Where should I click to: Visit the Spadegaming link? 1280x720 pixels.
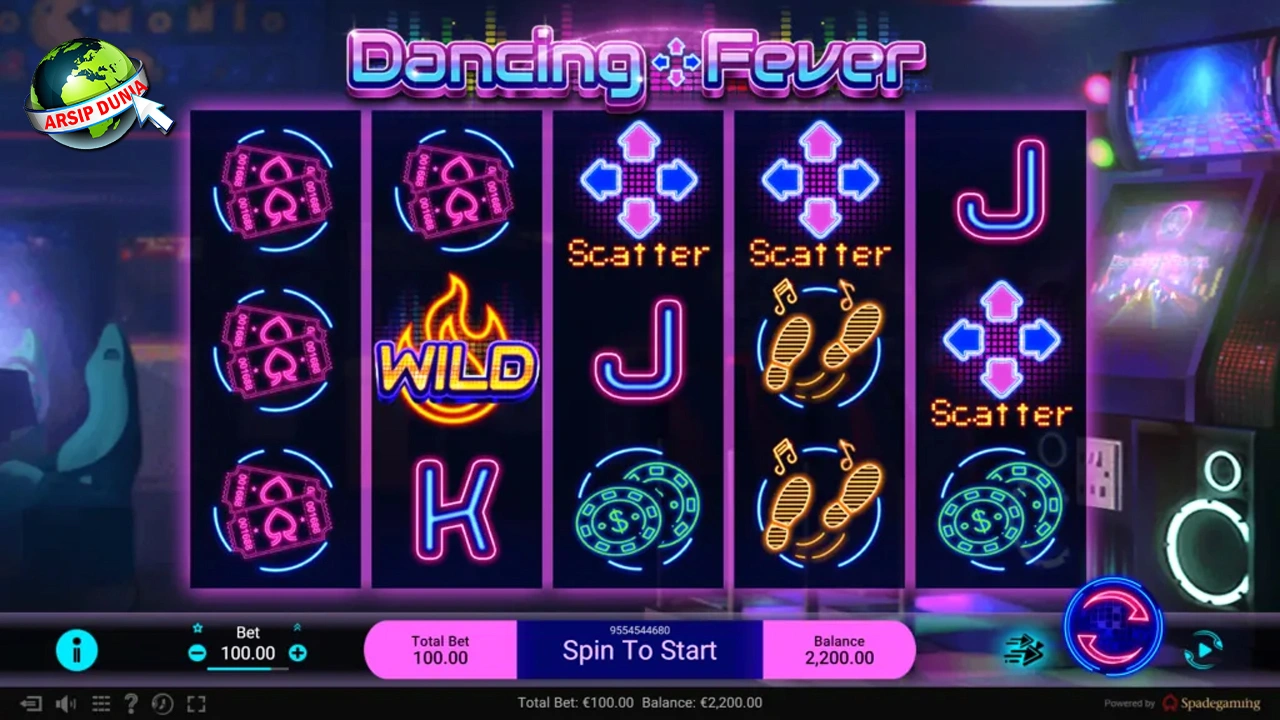[x=1218, y=703]
